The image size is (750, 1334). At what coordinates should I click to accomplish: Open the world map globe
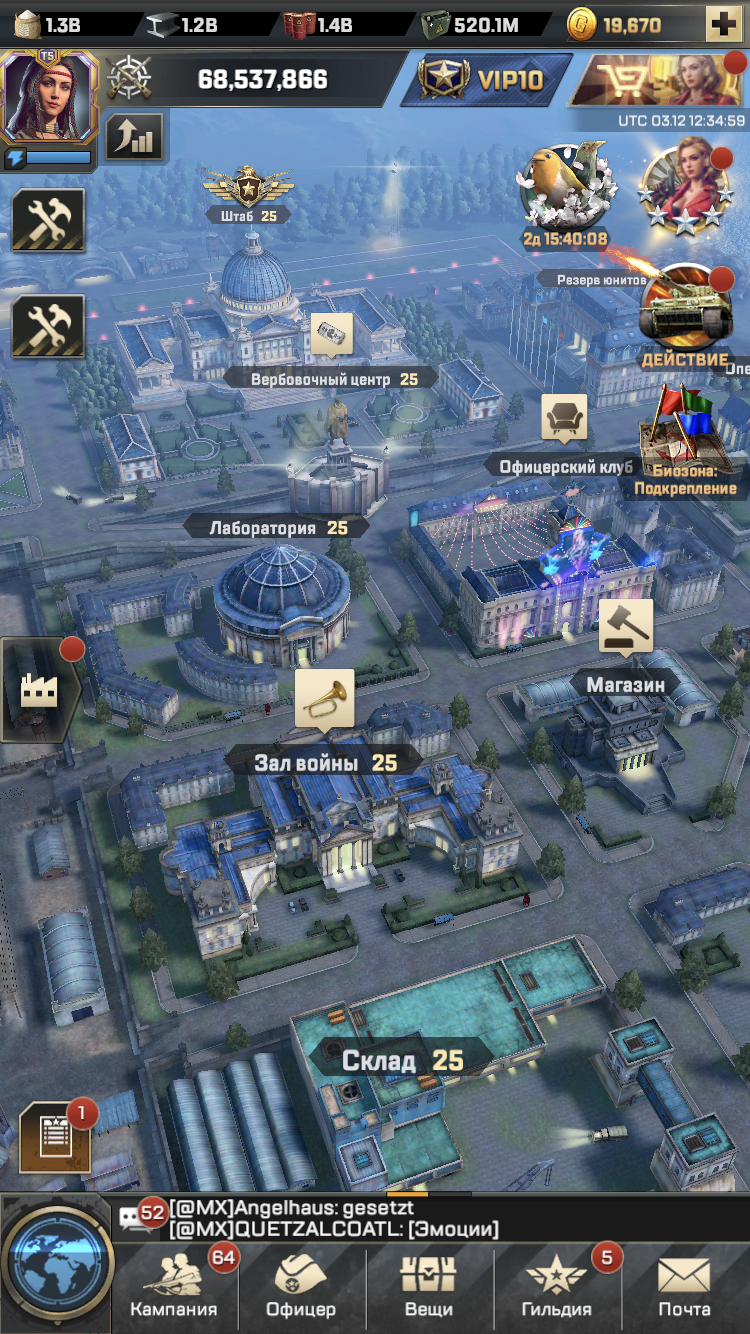(x=55, y=1264)
